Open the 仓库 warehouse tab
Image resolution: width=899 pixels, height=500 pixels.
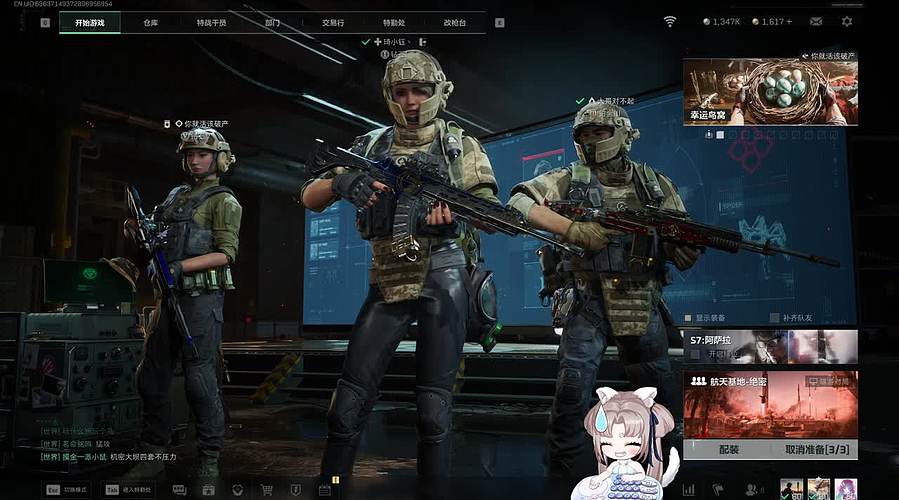pyautogui.click(x=151, y=22)
